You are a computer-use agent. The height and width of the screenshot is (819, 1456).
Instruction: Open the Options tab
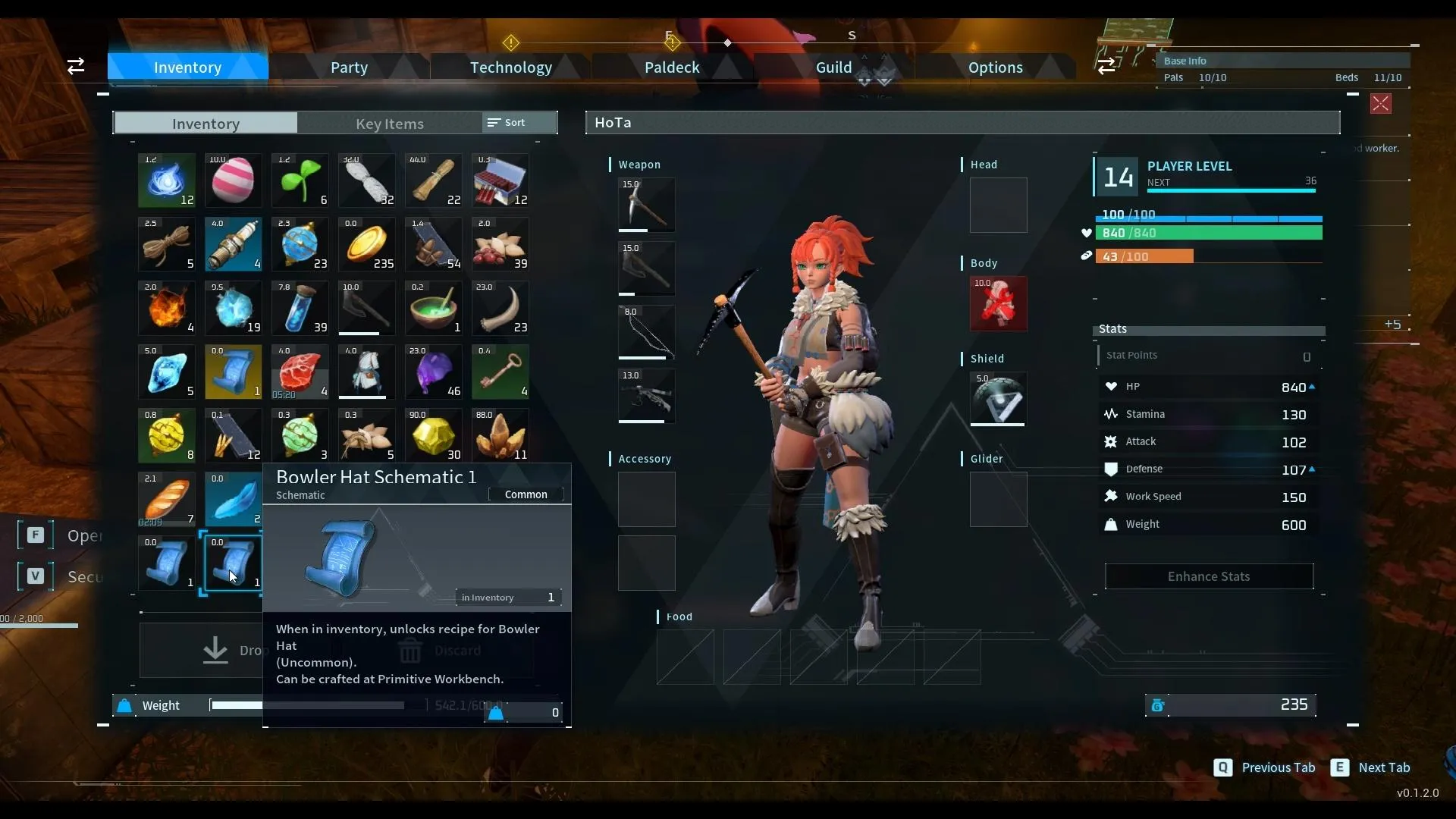tap(995, 67)
